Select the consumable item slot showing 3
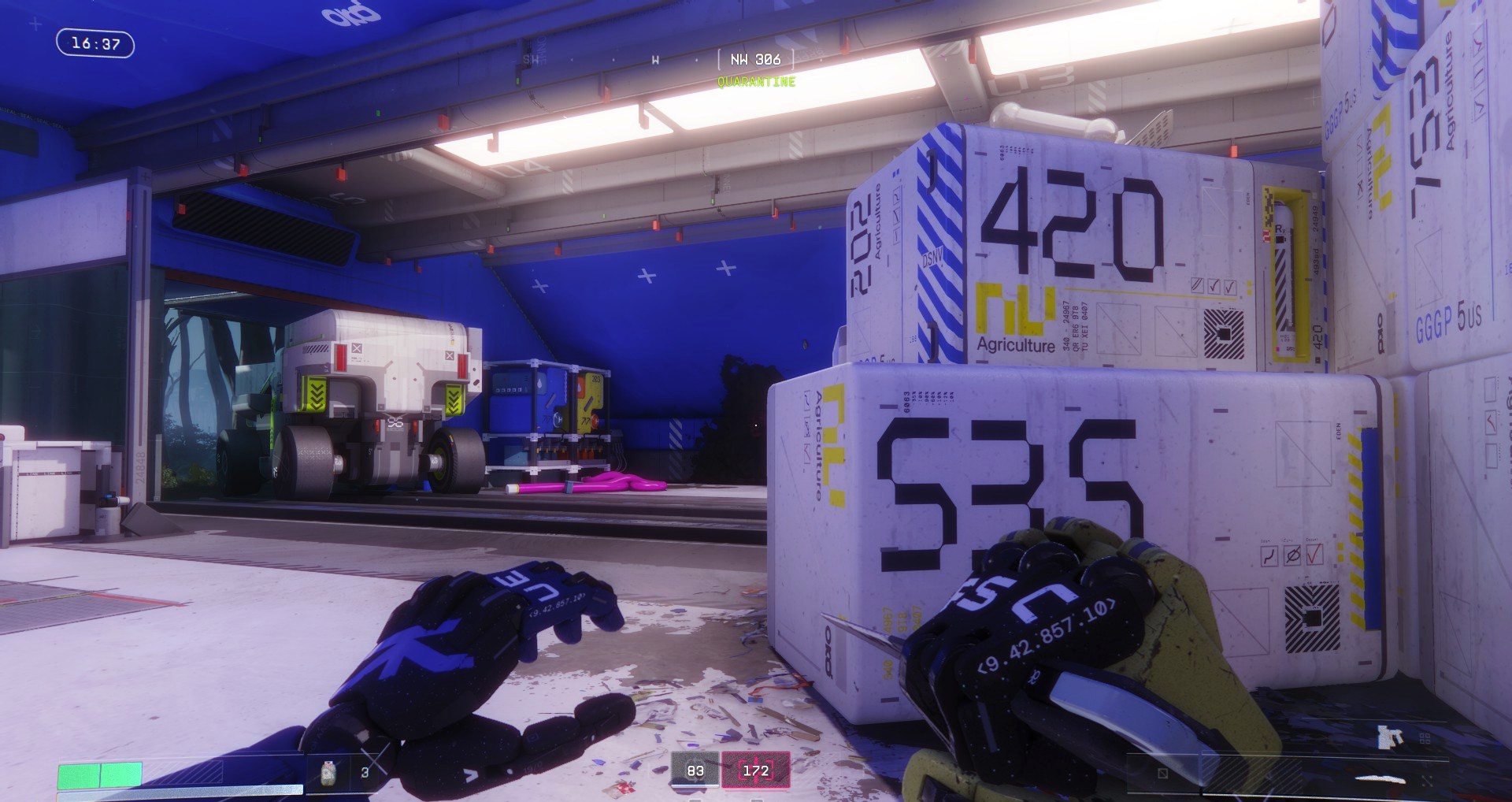The width and height of the screenshot is (1512, 802). click(345, 772)
